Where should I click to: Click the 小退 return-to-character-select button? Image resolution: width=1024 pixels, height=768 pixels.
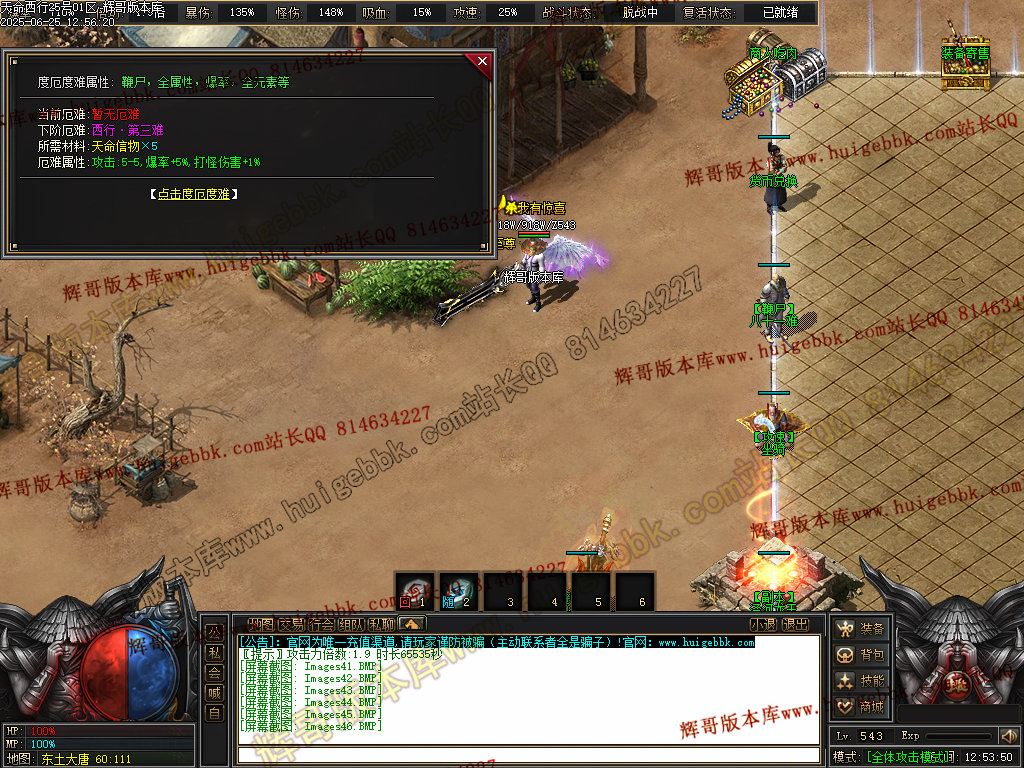click(764, 625)
